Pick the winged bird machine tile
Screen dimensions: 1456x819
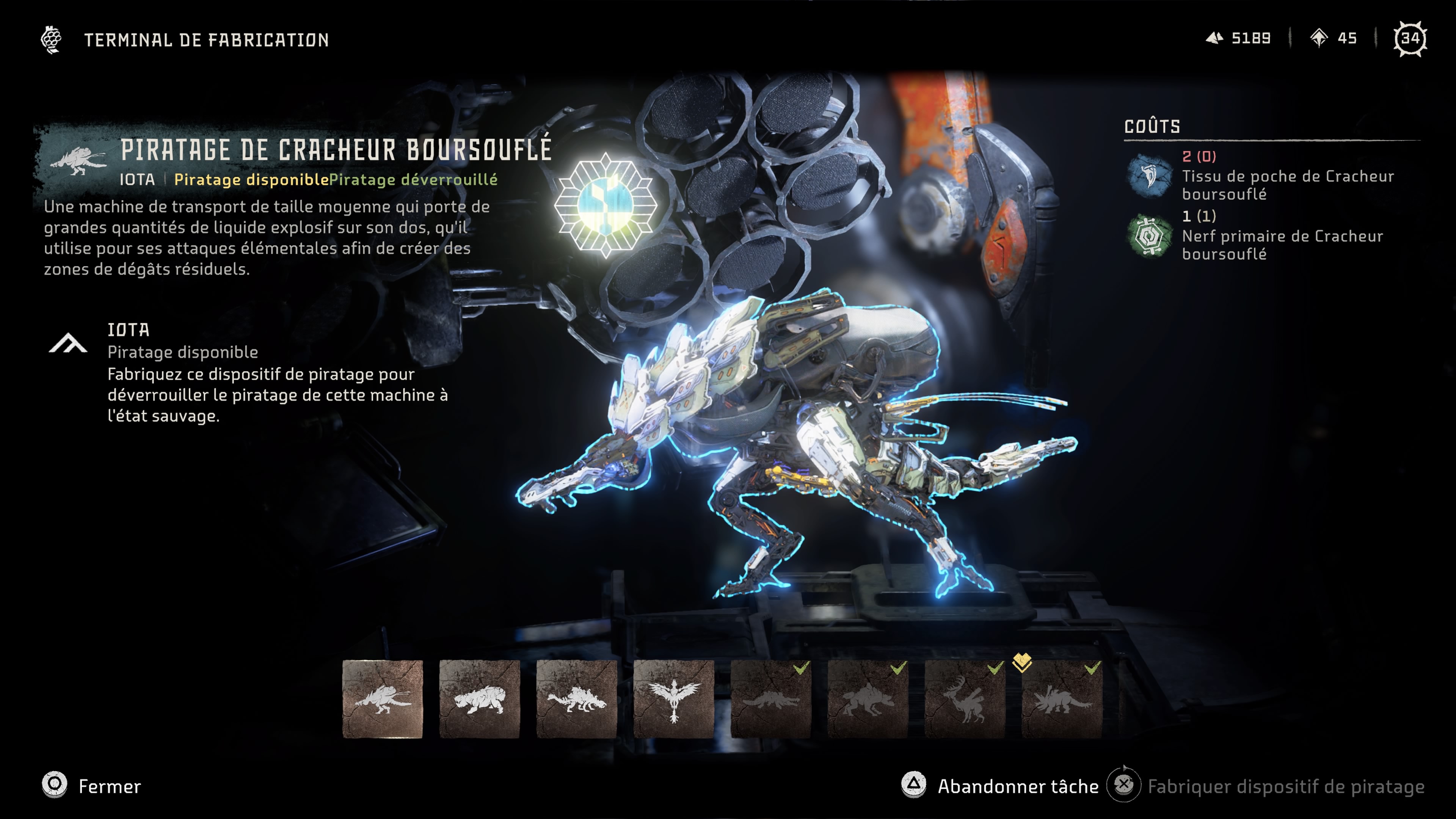[x=673, y=698]
